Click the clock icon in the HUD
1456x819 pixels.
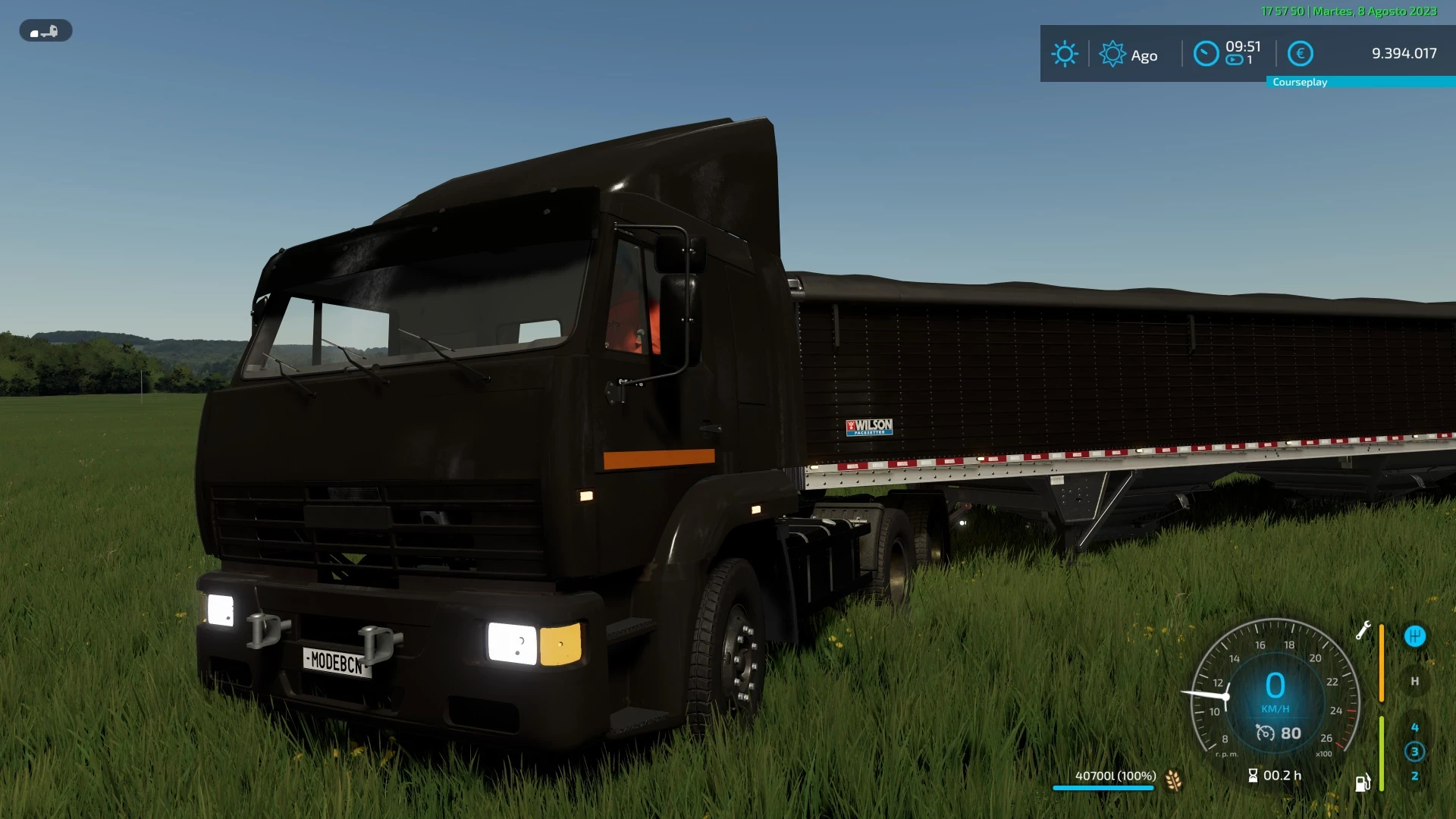pyautogui.click(x=1206, y=53)
